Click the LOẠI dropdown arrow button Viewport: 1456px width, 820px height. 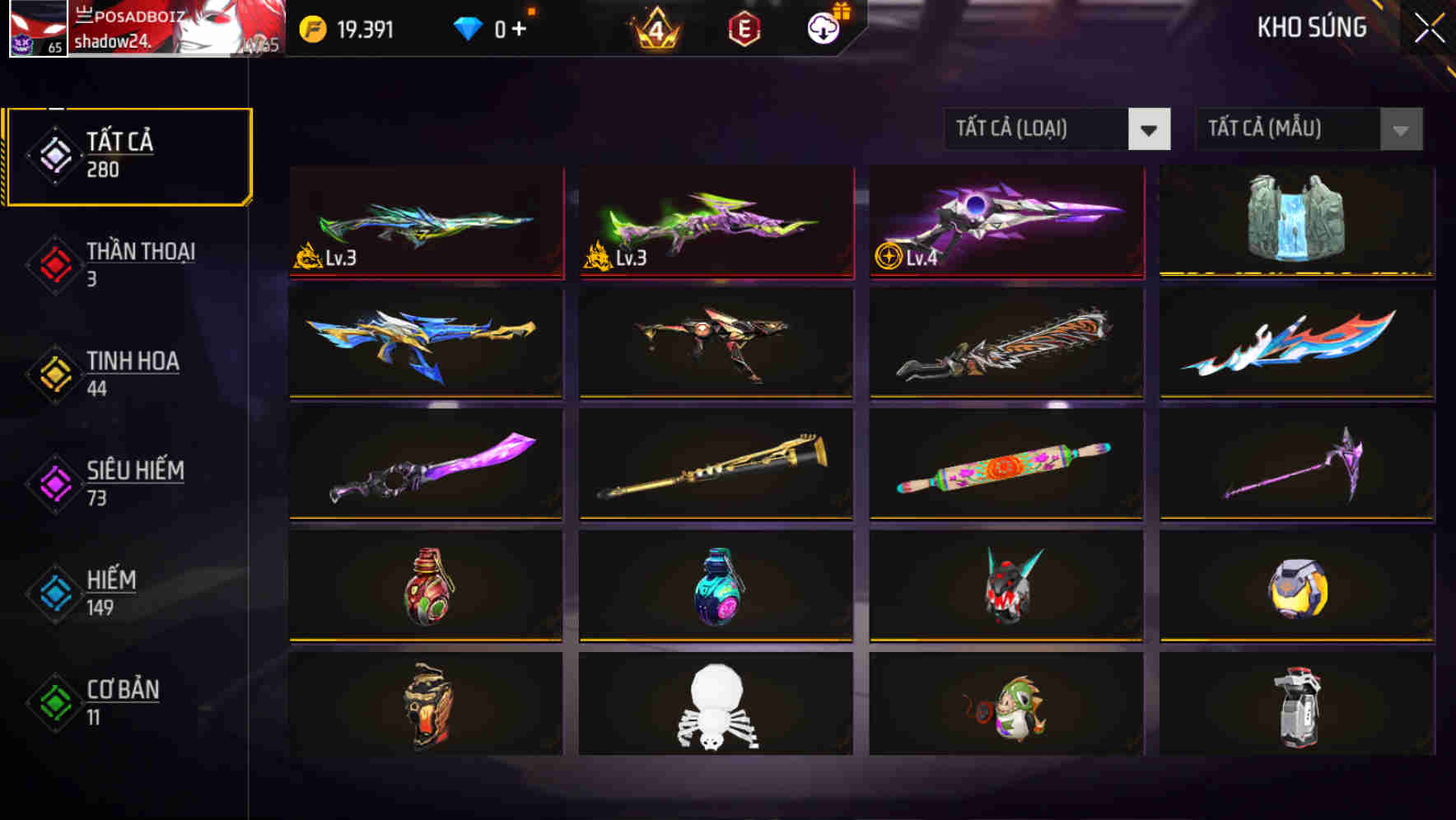tap(1150, 129)
